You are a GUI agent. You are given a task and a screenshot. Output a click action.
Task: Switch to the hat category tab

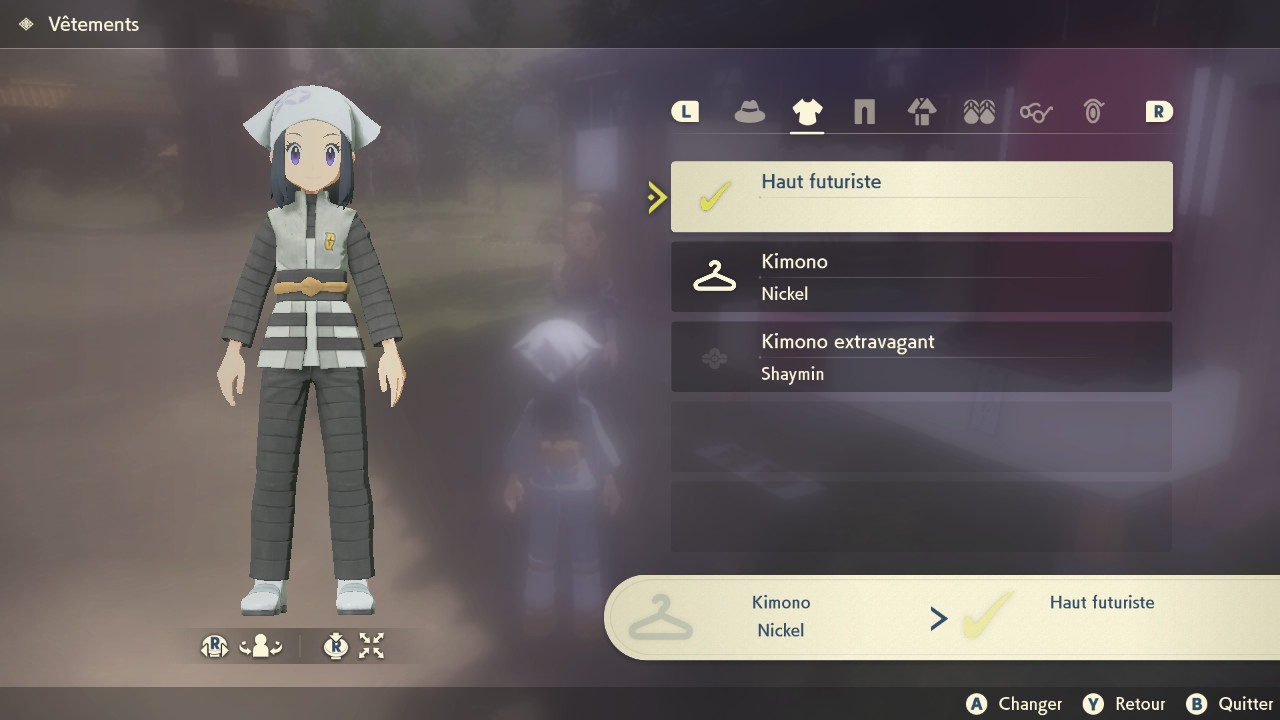(749, 112)
